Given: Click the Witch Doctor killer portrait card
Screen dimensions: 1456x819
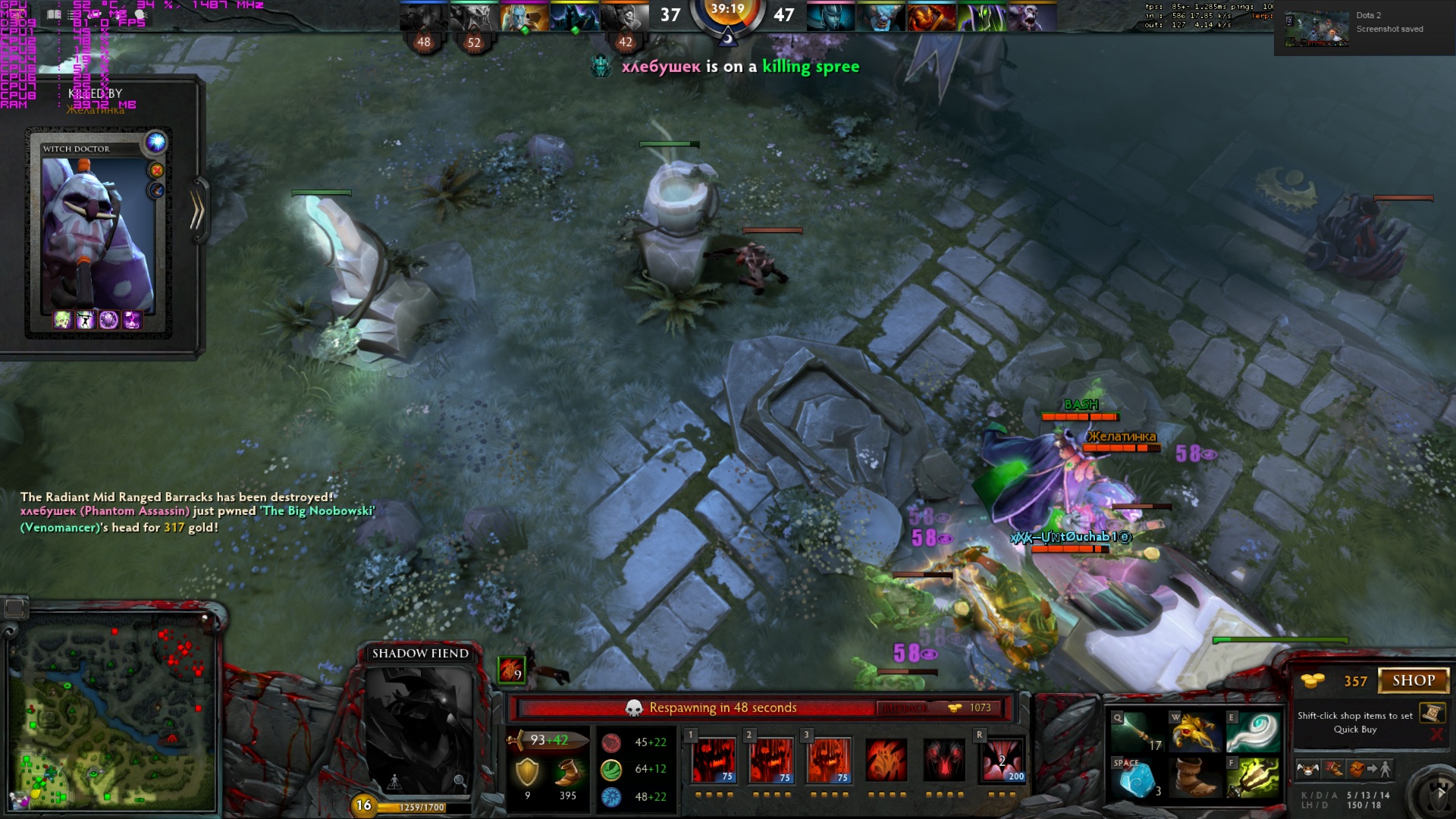Looking at the screenshot, I should pyautogui.click(x=98, y=235).
